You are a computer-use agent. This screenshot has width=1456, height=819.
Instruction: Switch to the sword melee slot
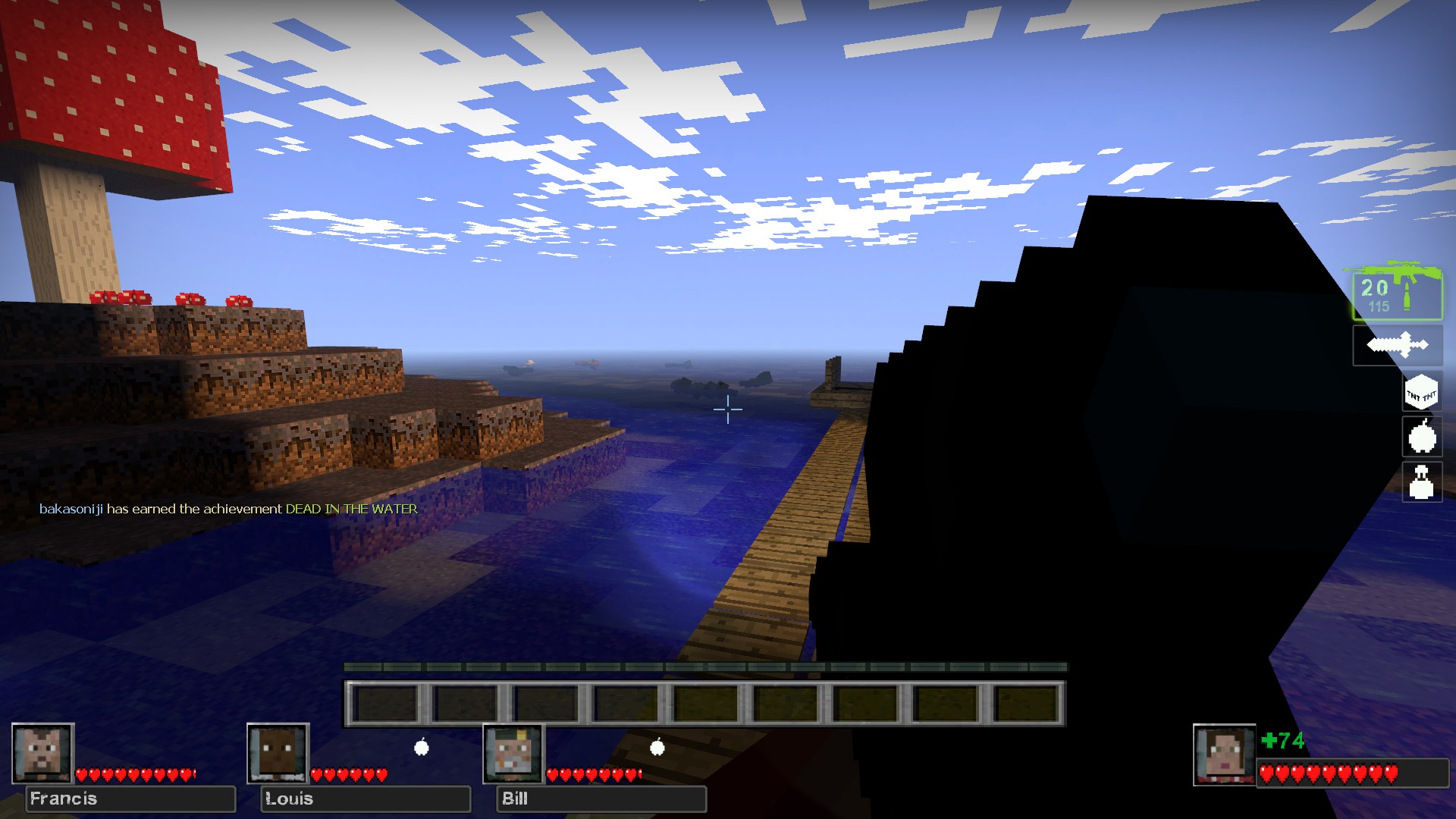pyautogui.click(x=1397, y=346)
